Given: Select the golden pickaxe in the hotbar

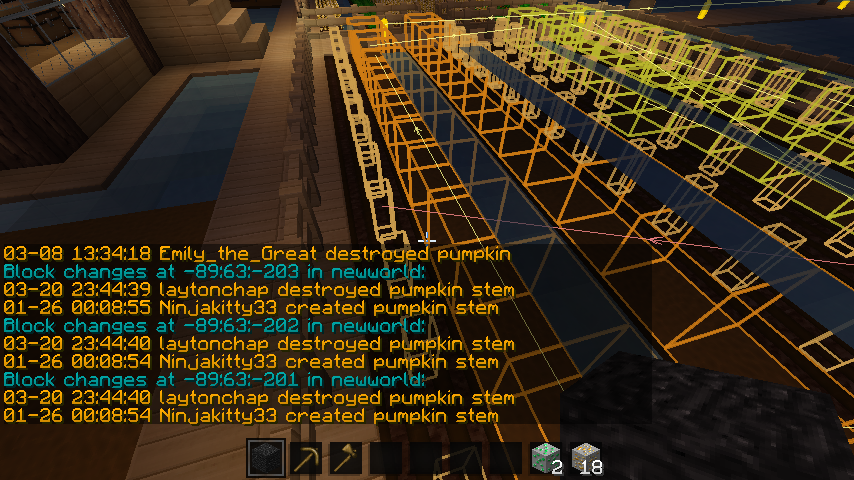Looking at the screenshot, I should (x=306, y=459).
